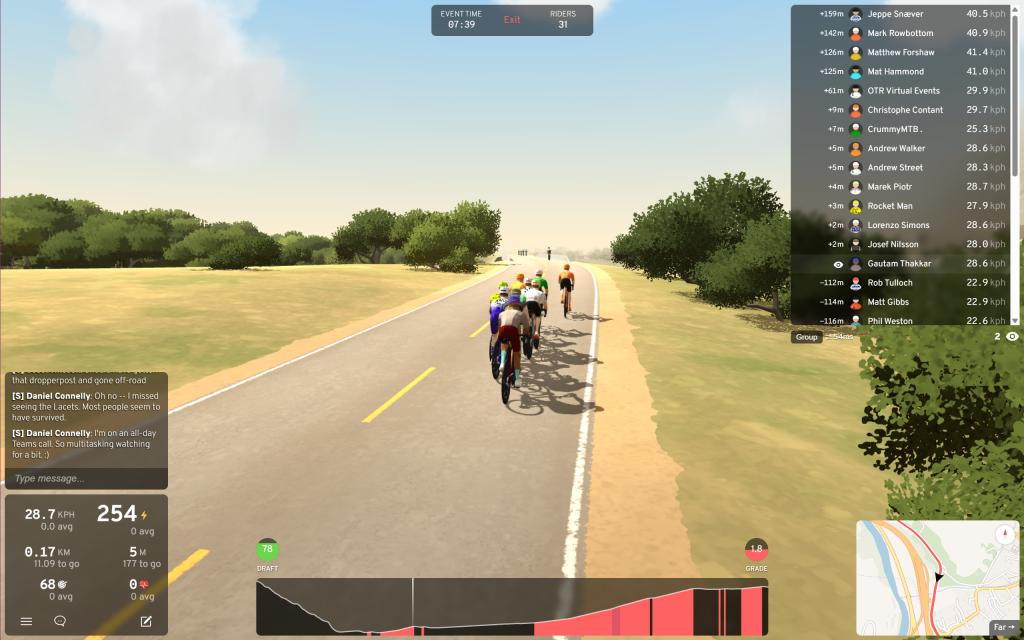Select OTR Virtual Events in the rider list
The height and width of the screenshot is (640, 1024).
tap(905, 91)
